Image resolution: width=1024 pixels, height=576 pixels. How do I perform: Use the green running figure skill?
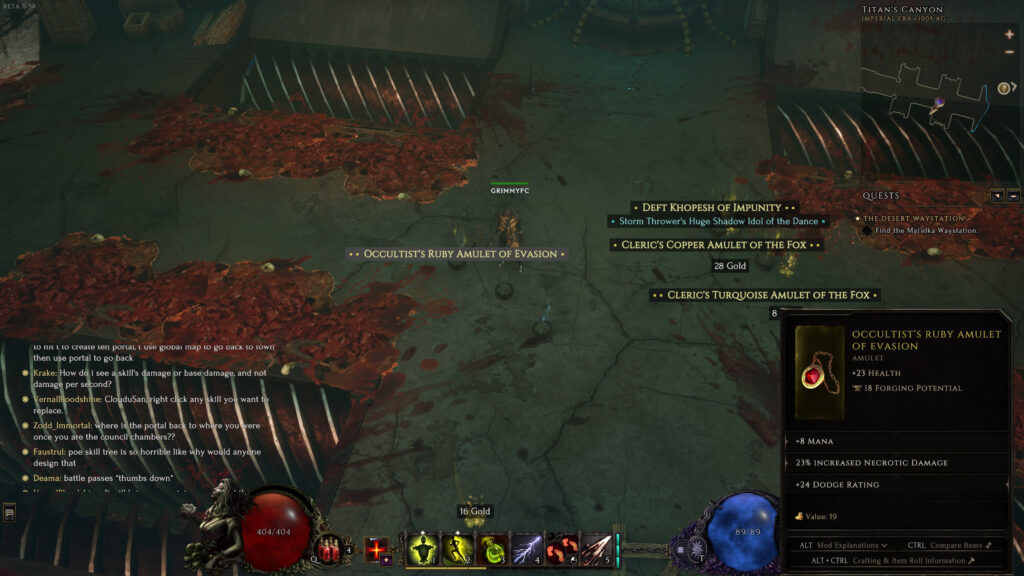[x=458, y=549]
